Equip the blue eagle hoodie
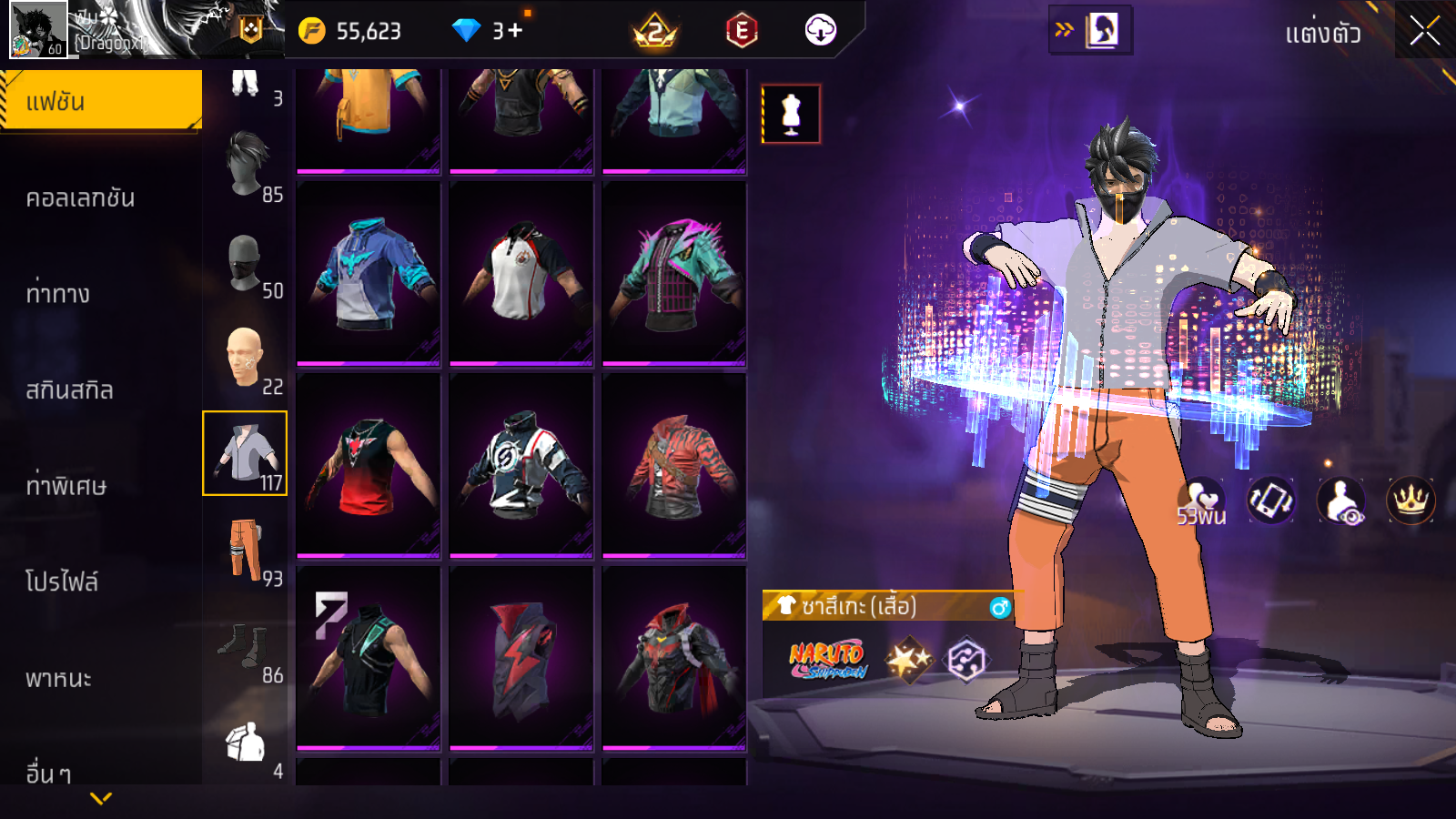This screenshot has width=1456, height=819. (x=368, y=273)
